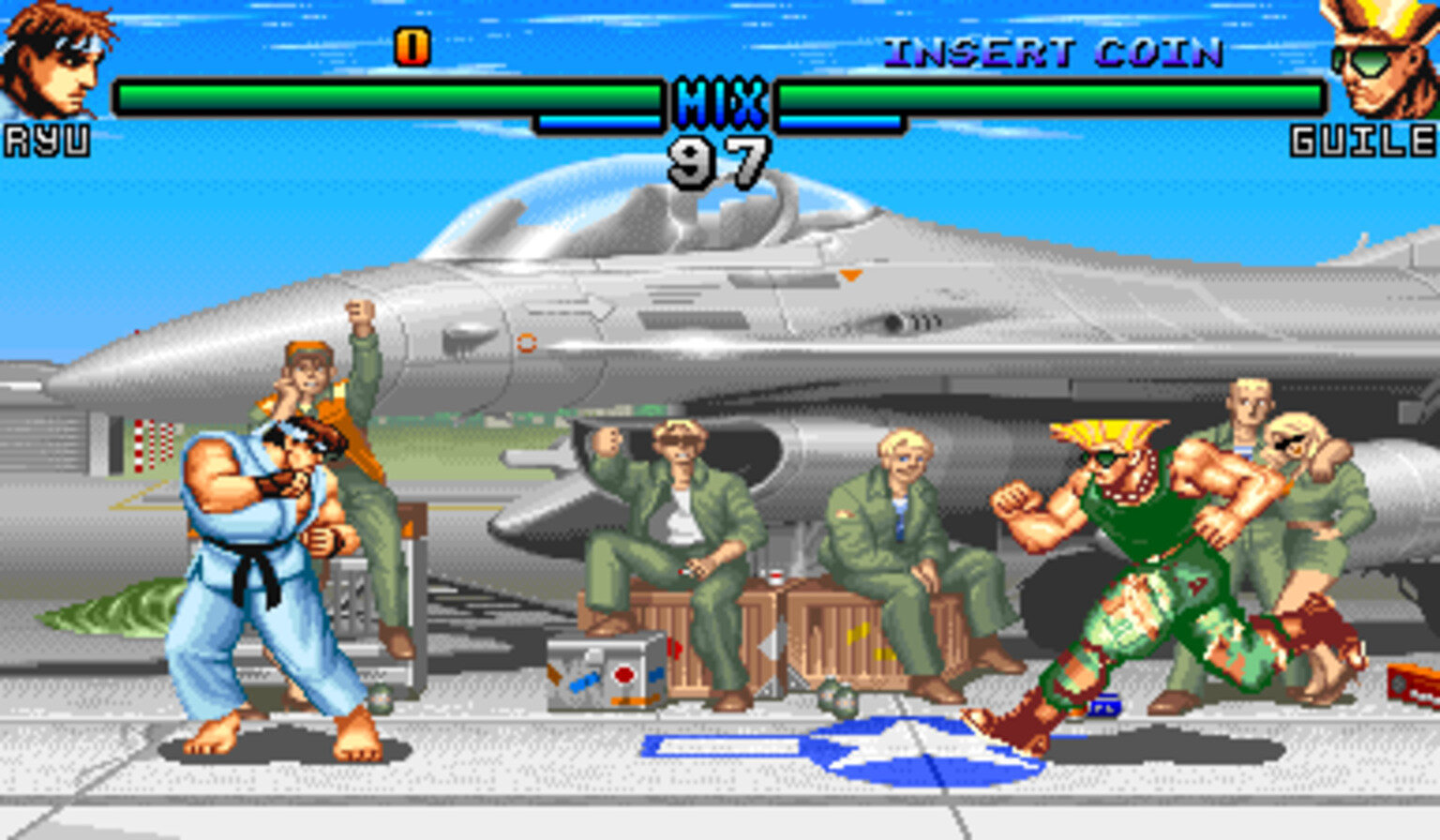Click Guile's character portrait

click(1379, 58)
